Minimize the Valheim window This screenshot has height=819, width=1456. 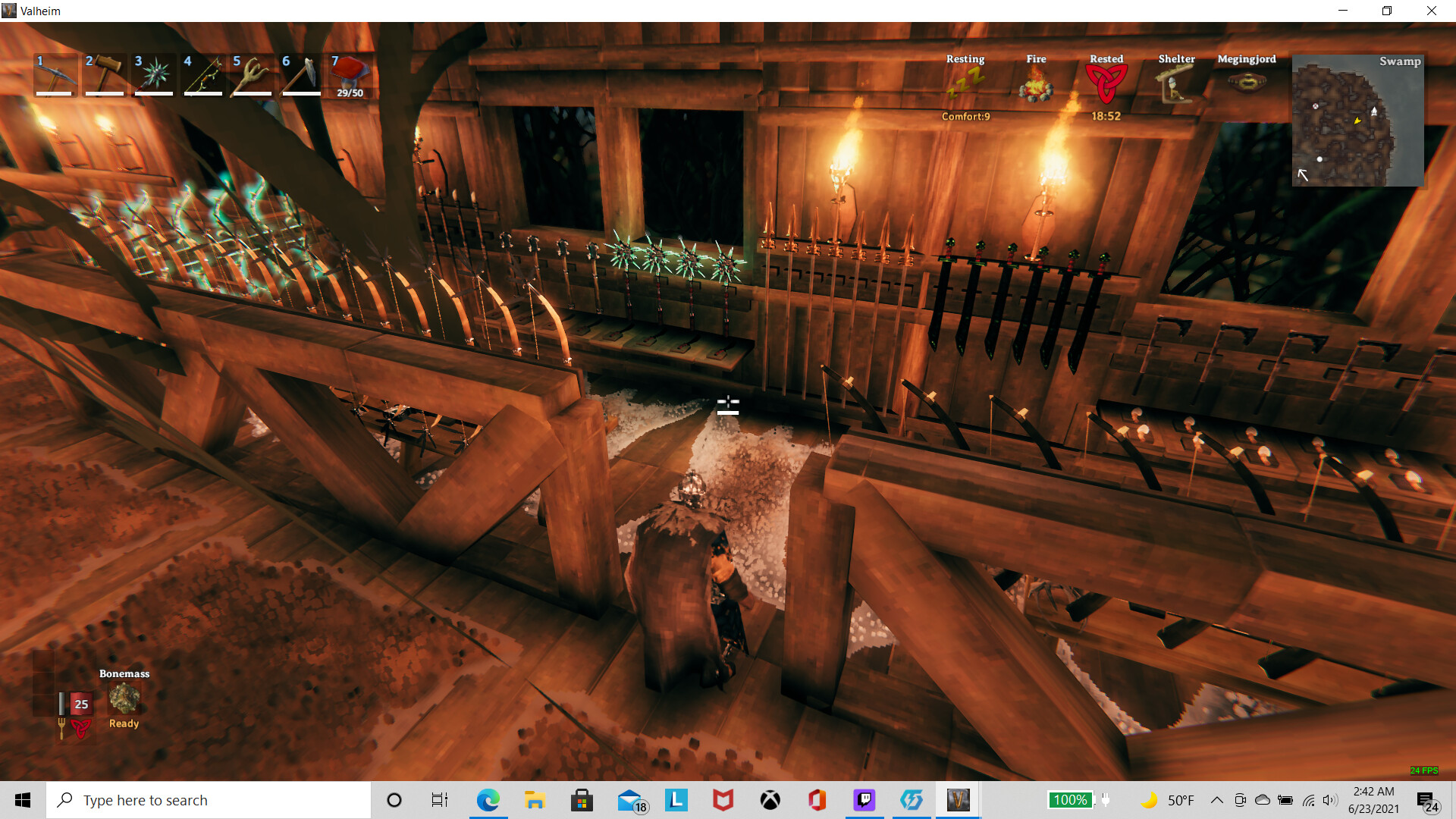click(1343, 11)
